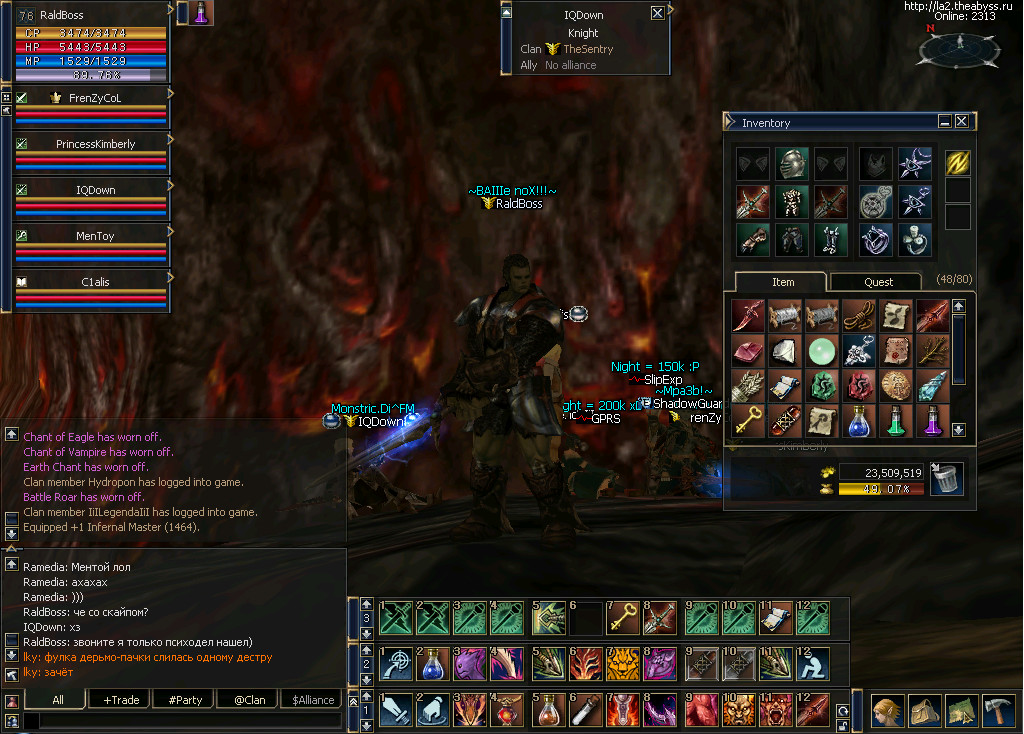Switch to the $Alliance chat tab
Viewport: 1024px width, 734px height.
313,700
